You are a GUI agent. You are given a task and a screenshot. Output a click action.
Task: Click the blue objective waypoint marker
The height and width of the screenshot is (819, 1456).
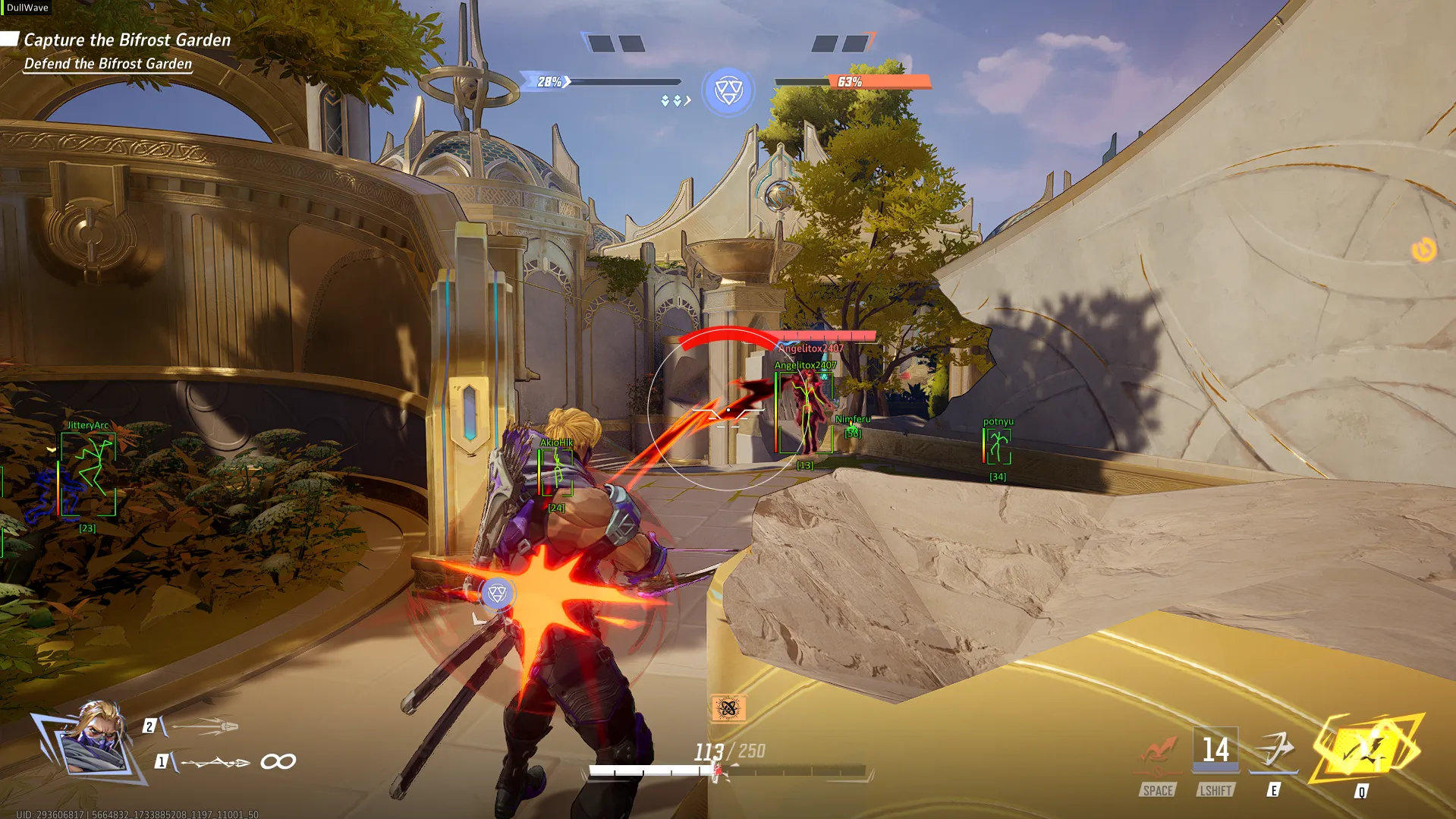coord(497,593)
